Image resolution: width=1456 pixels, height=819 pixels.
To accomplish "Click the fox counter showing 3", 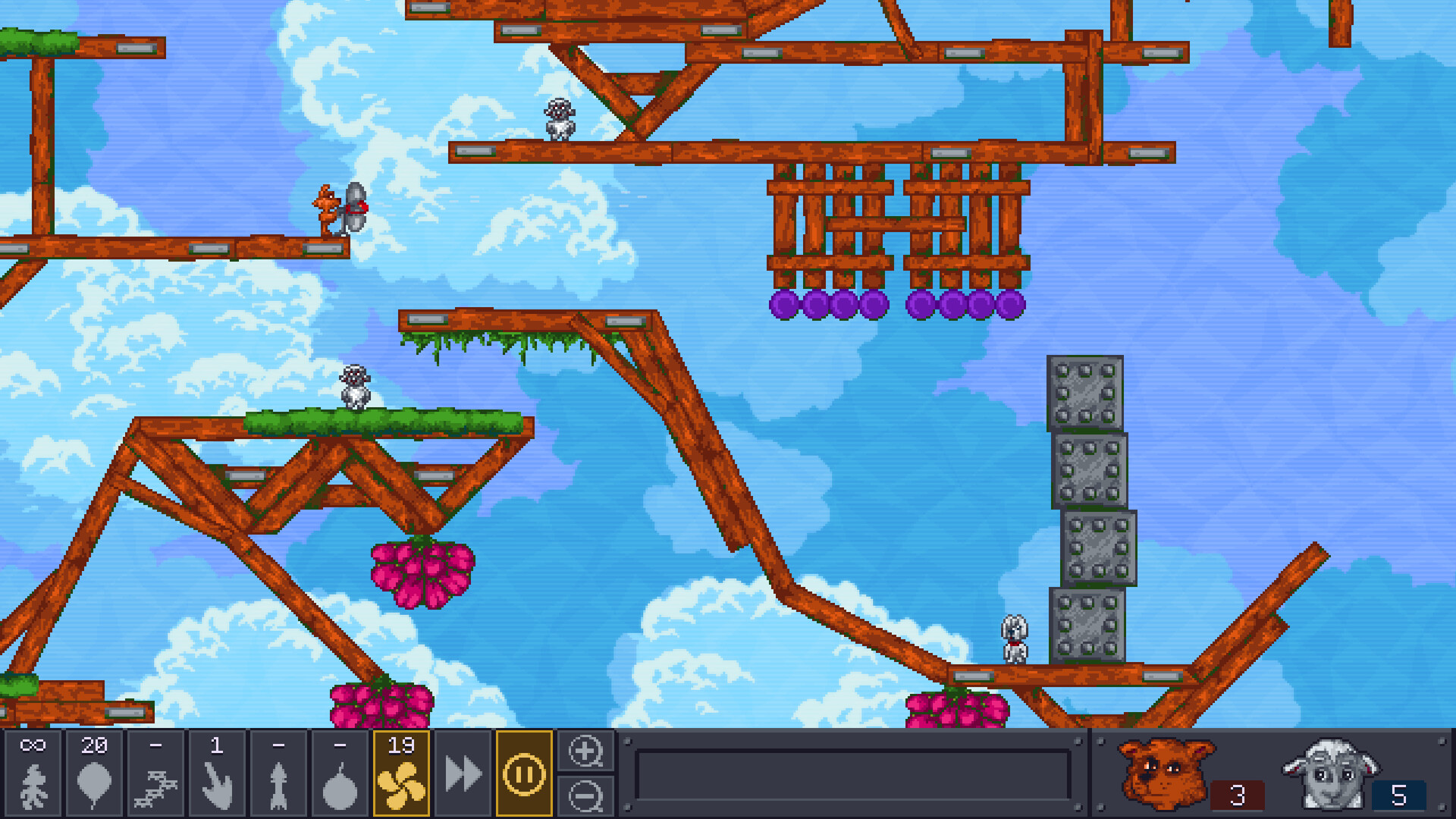I will coord(1238,795).
